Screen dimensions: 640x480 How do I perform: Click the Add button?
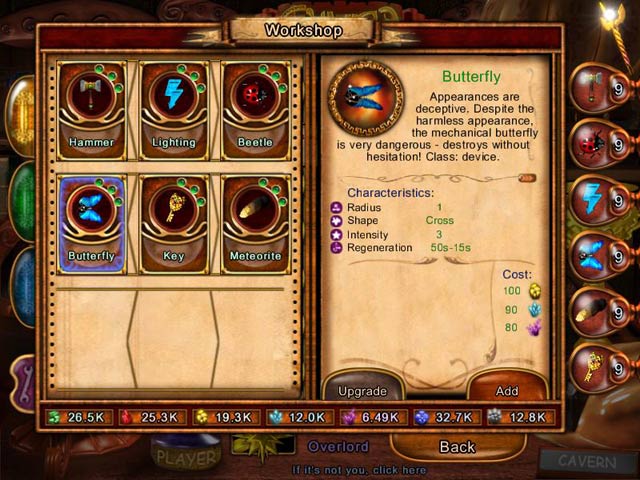[x=507, y=390]
